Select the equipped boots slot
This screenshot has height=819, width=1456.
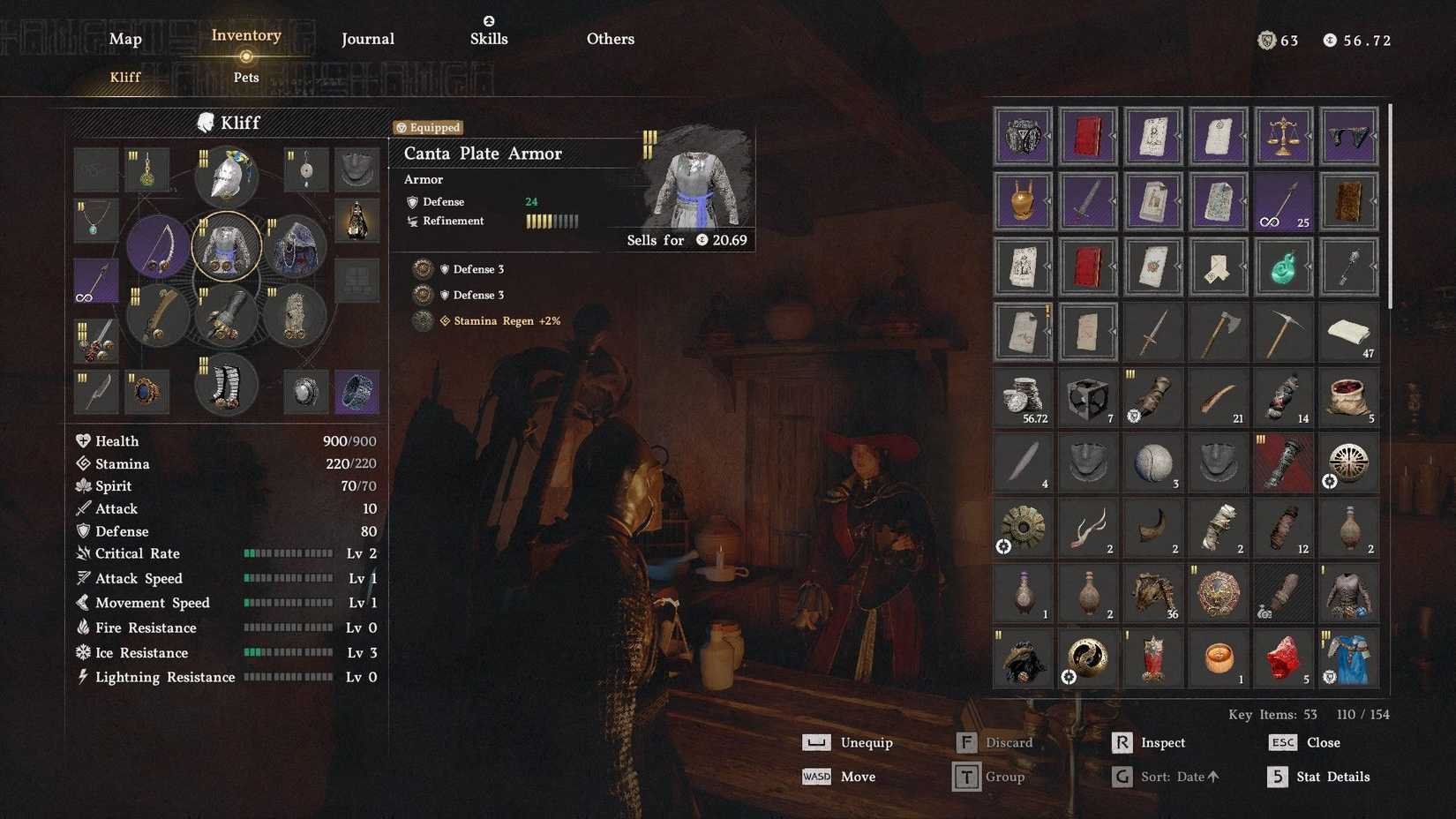click(x=227, y=385)
